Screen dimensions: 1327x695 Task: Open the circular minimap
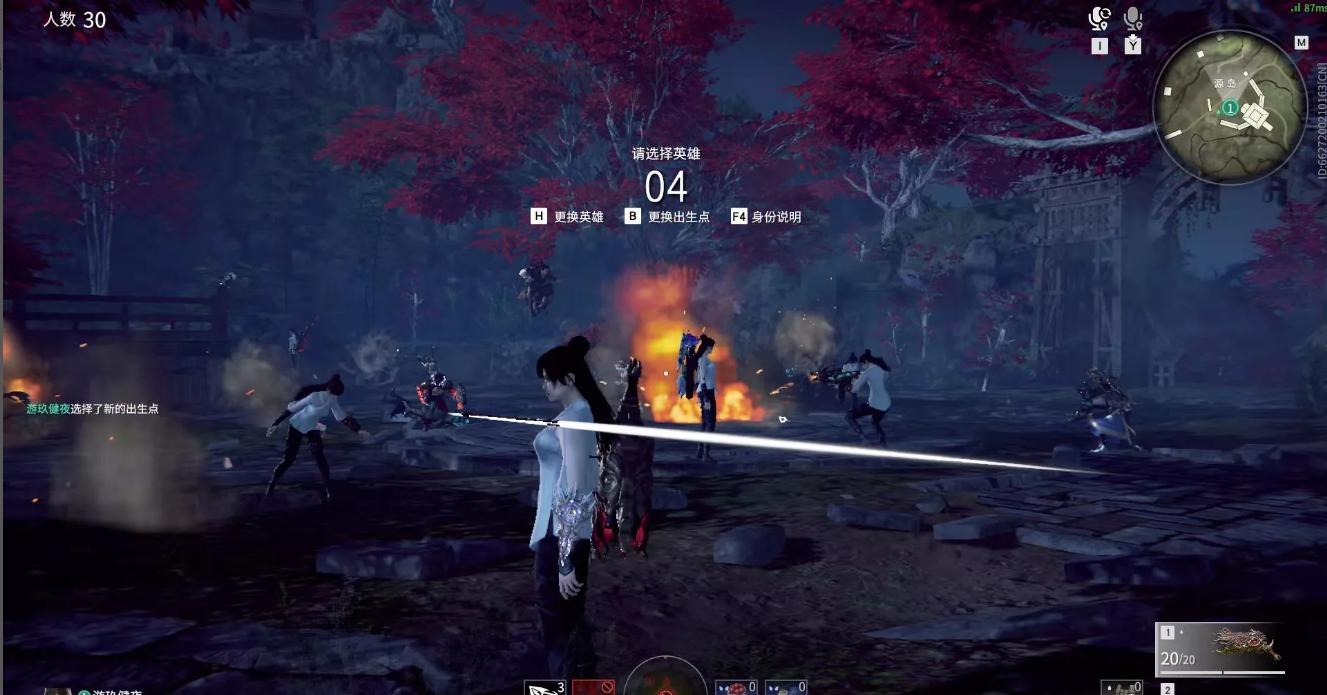[x=1229, y=106]
